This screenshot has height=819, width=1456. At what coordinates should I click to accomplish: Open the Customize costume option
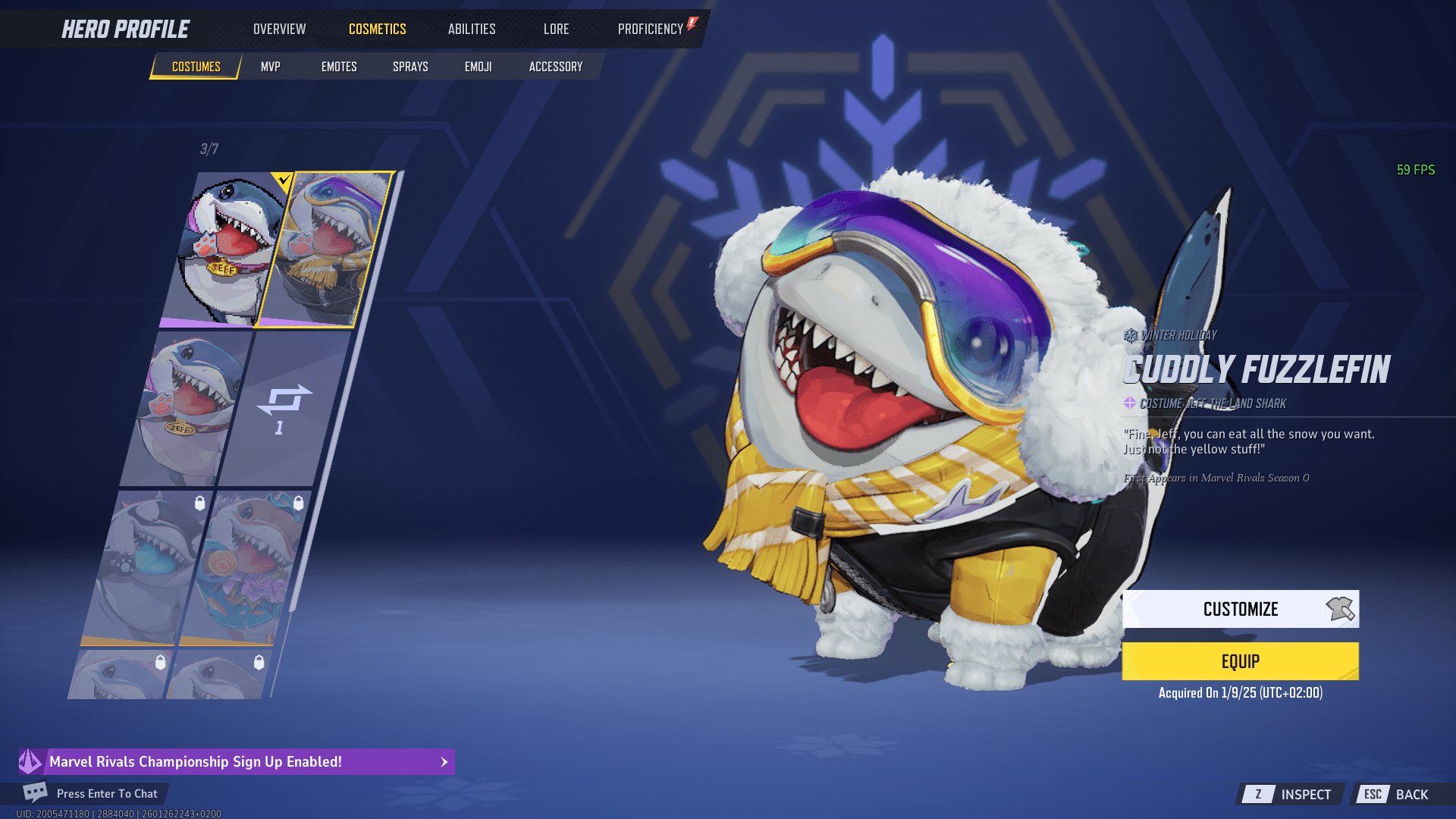1240,609
